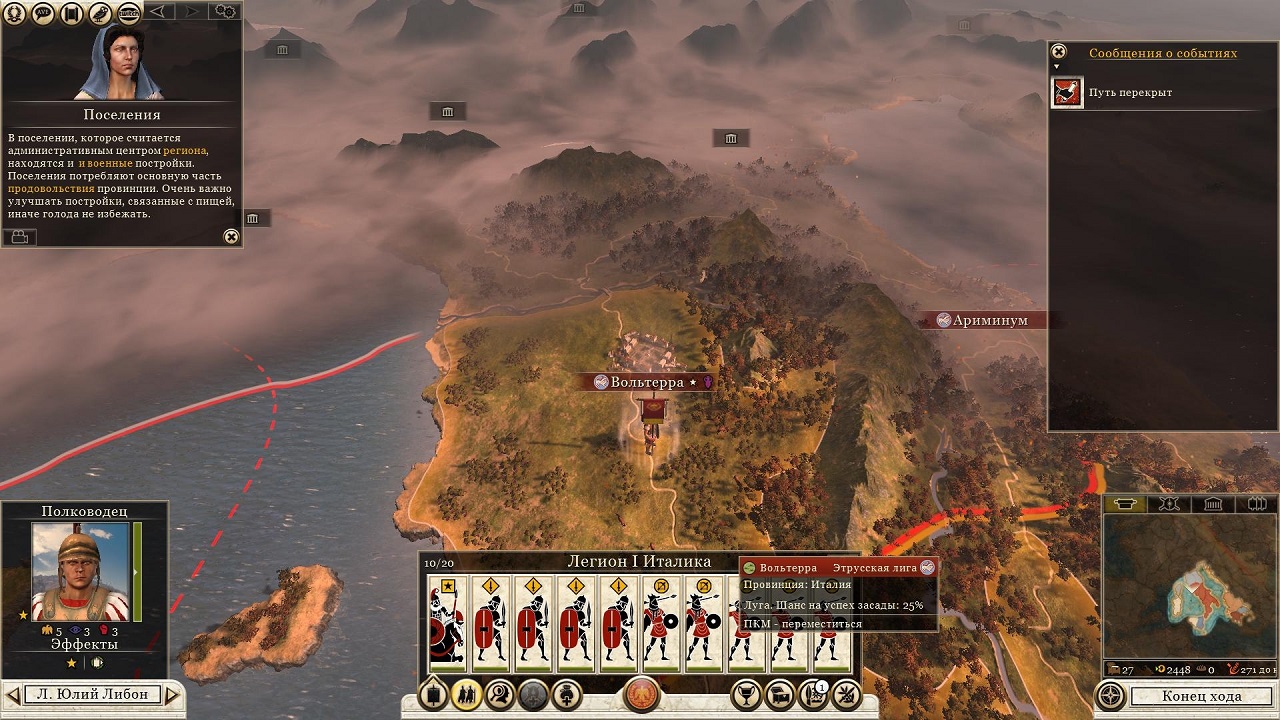This screenshot has width=1280, height=720.
Task: Select previous general with left arrow
Action: [x=12, y=694]
